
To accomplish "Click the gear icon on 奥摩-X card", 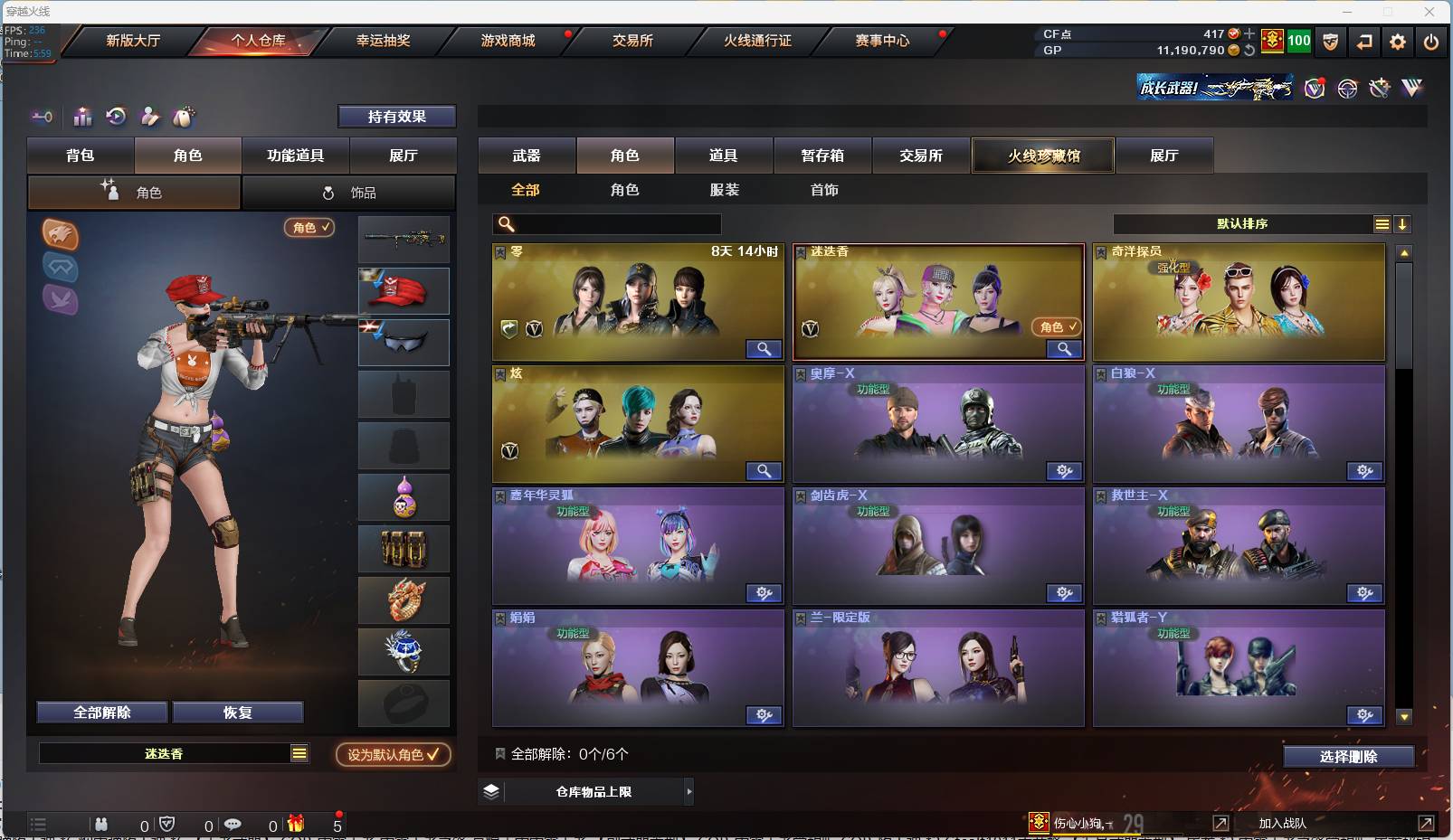I will point(1065,471).
